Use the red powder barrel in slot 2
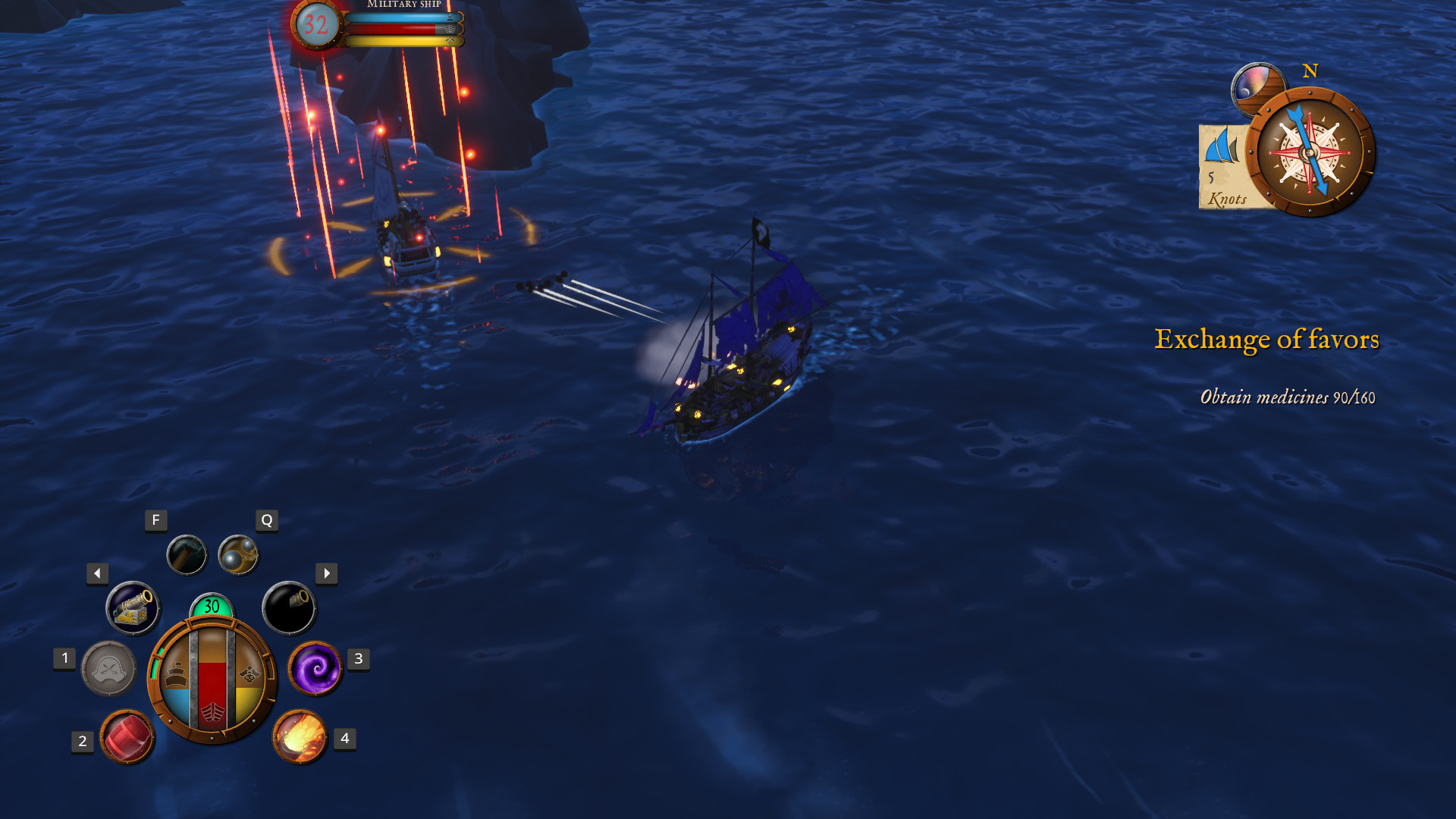Screen dimensions: 1456x819 [x=127, y=736]
